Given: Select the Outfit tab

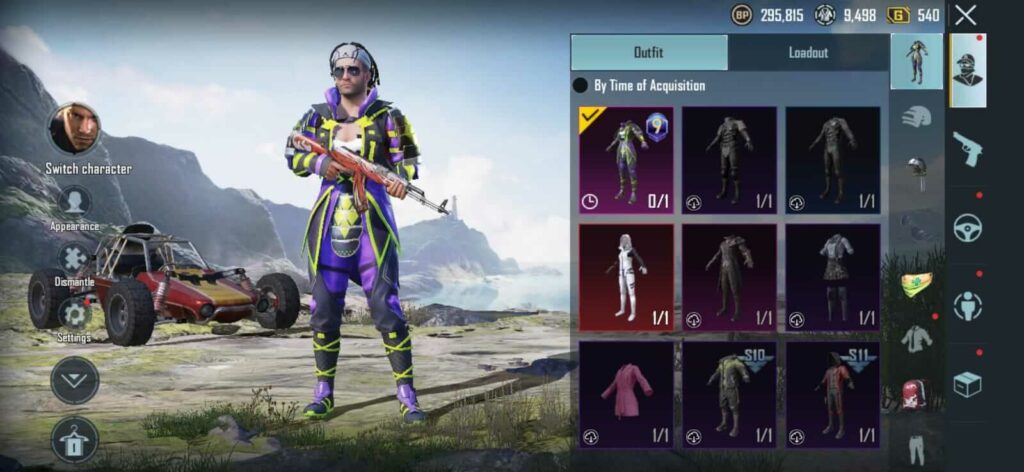Looking at the screenshot, I should coord(649,52).
